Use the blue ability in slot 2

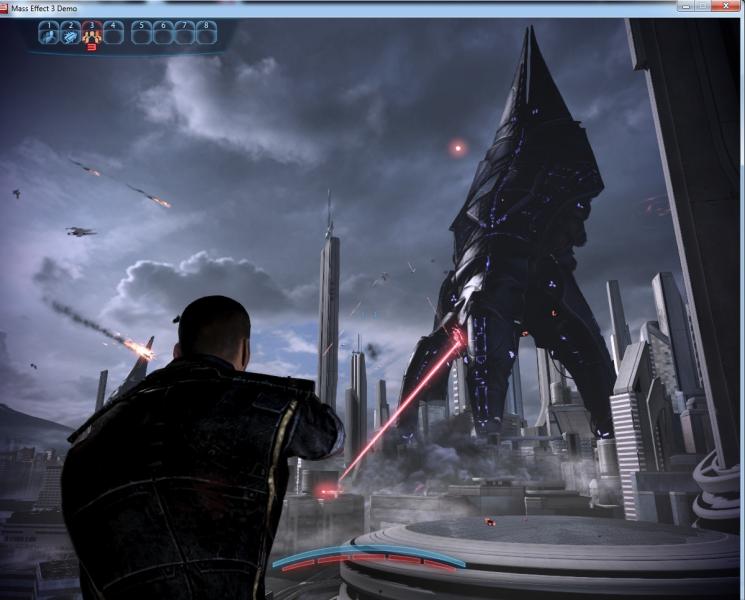click(x=70, y=33)
